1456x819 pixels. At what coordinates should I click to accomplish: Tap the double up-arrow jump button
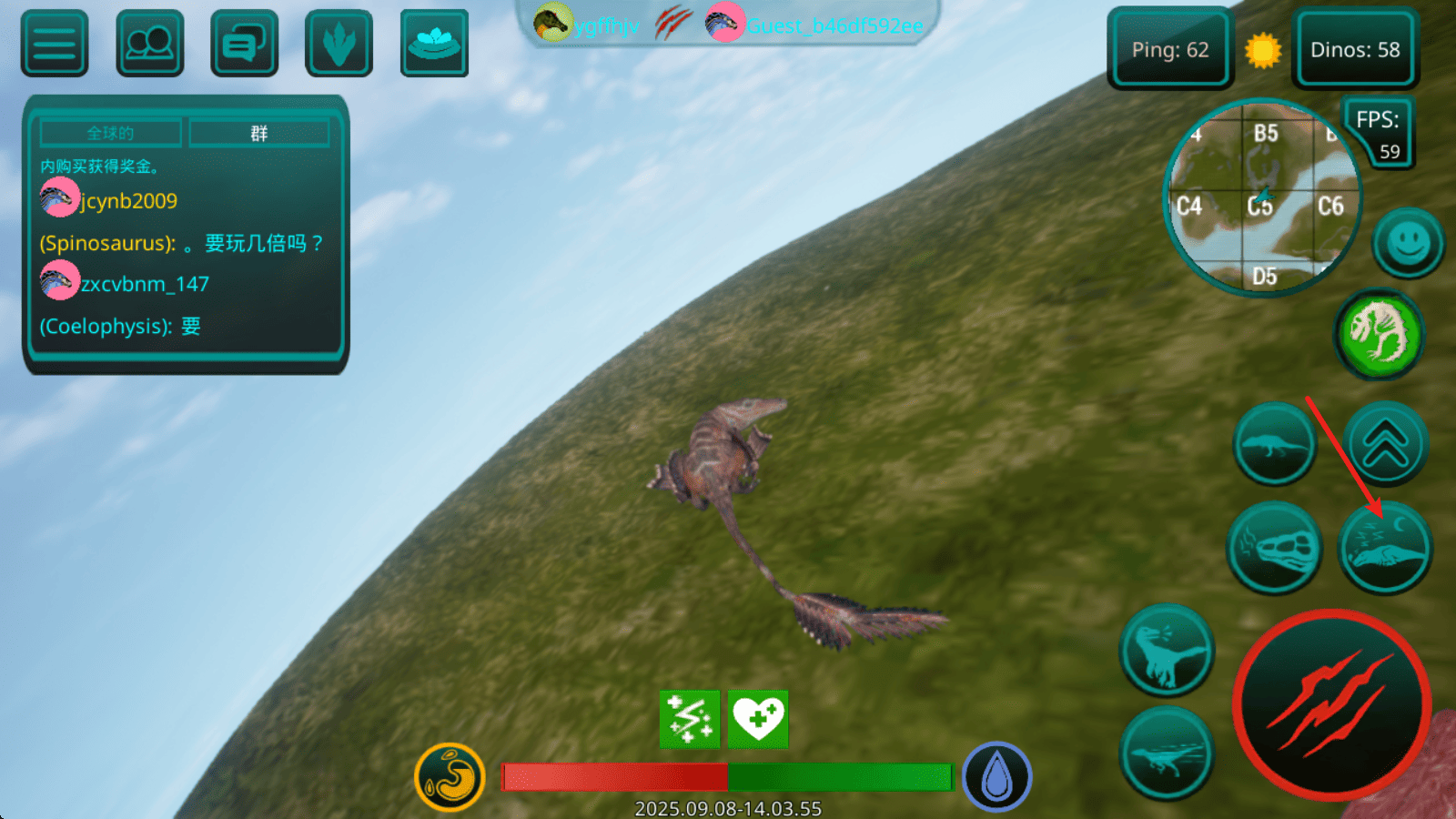click(x=1385, y=445)
